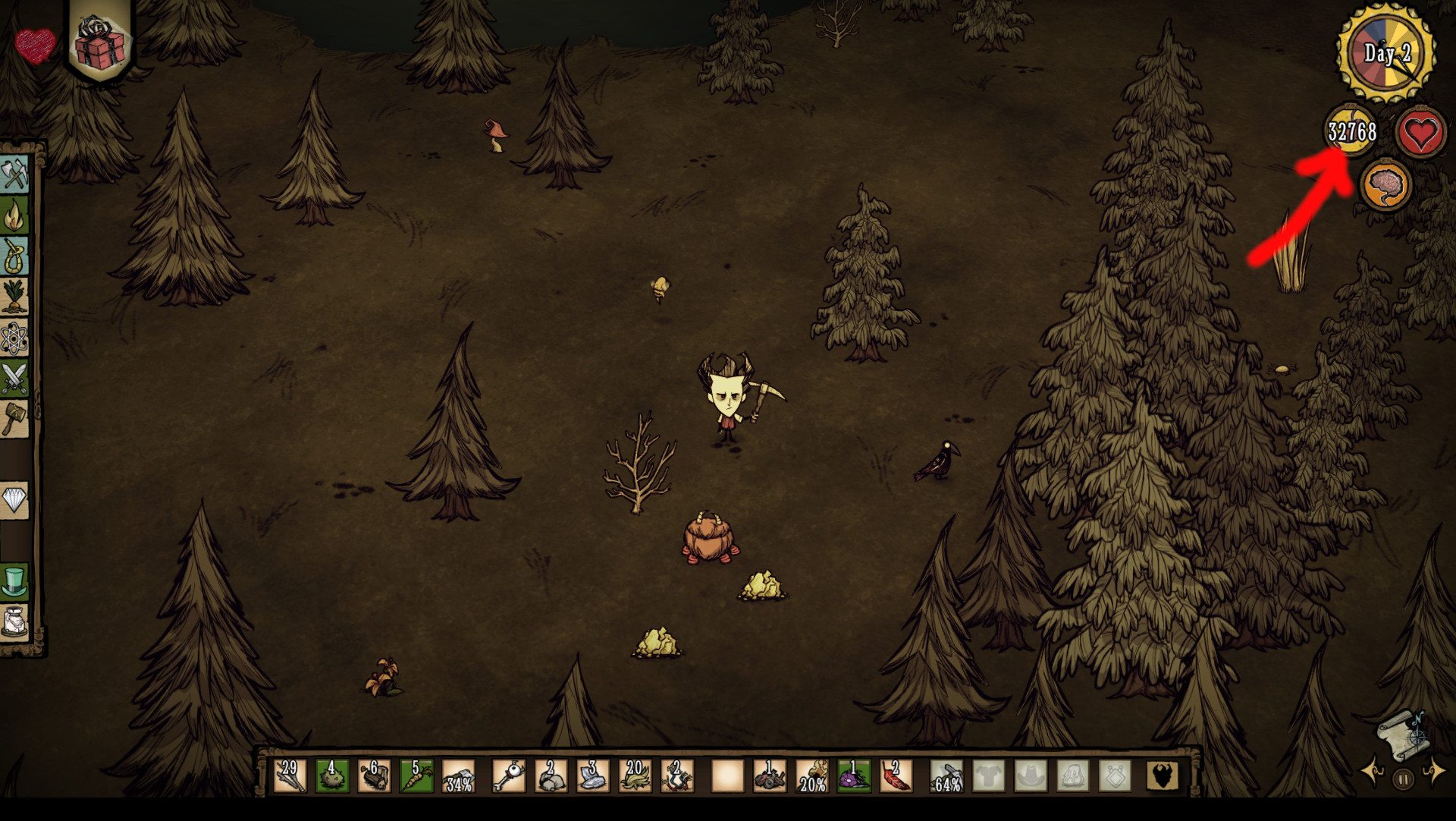Screen dimensions: 1456x821
Task: Open the Tools crafting tab
Action: point(14,175)
